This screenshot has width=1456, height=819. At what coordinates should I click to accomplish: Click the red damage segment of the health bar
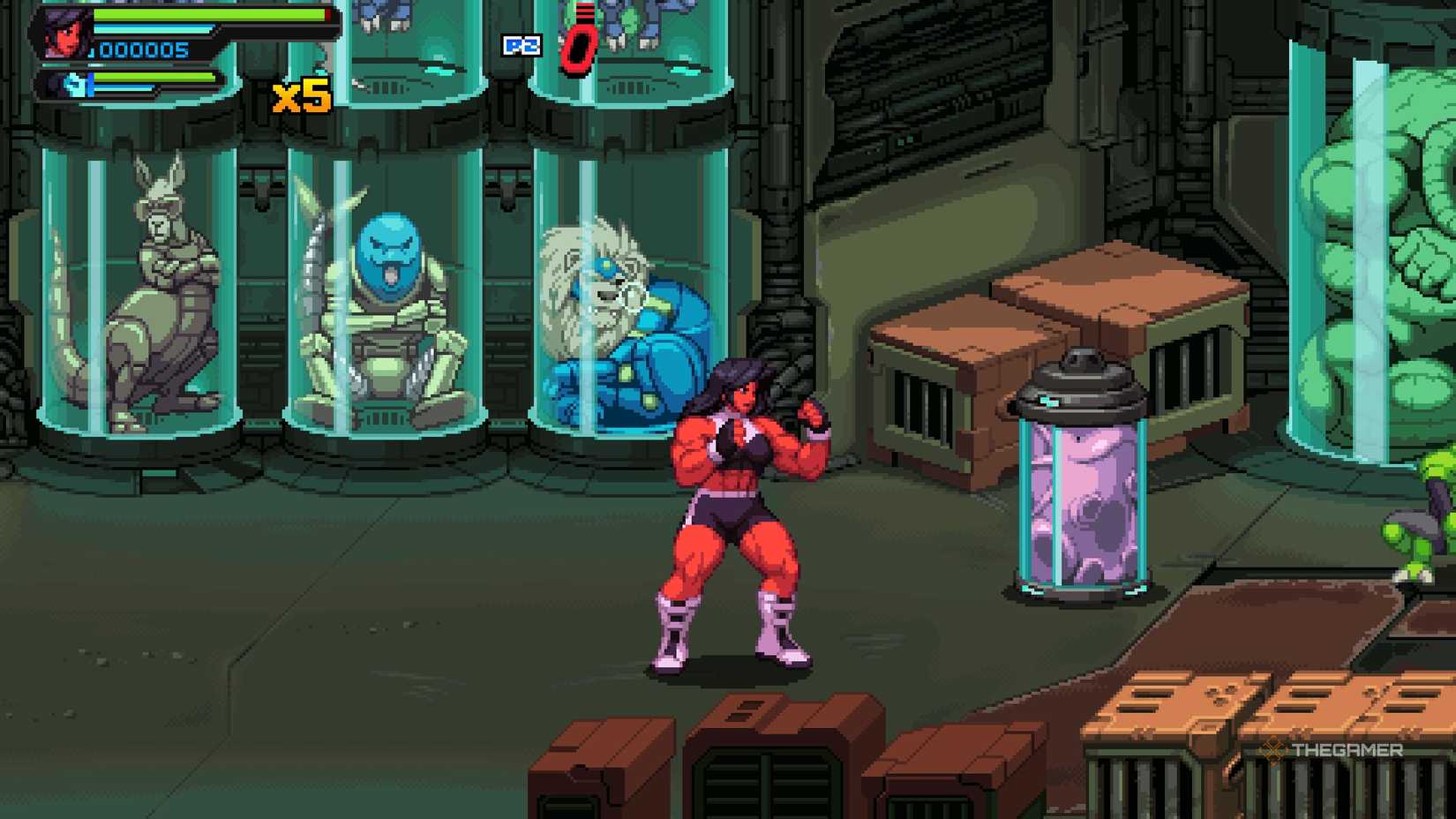tap(326, 15)
